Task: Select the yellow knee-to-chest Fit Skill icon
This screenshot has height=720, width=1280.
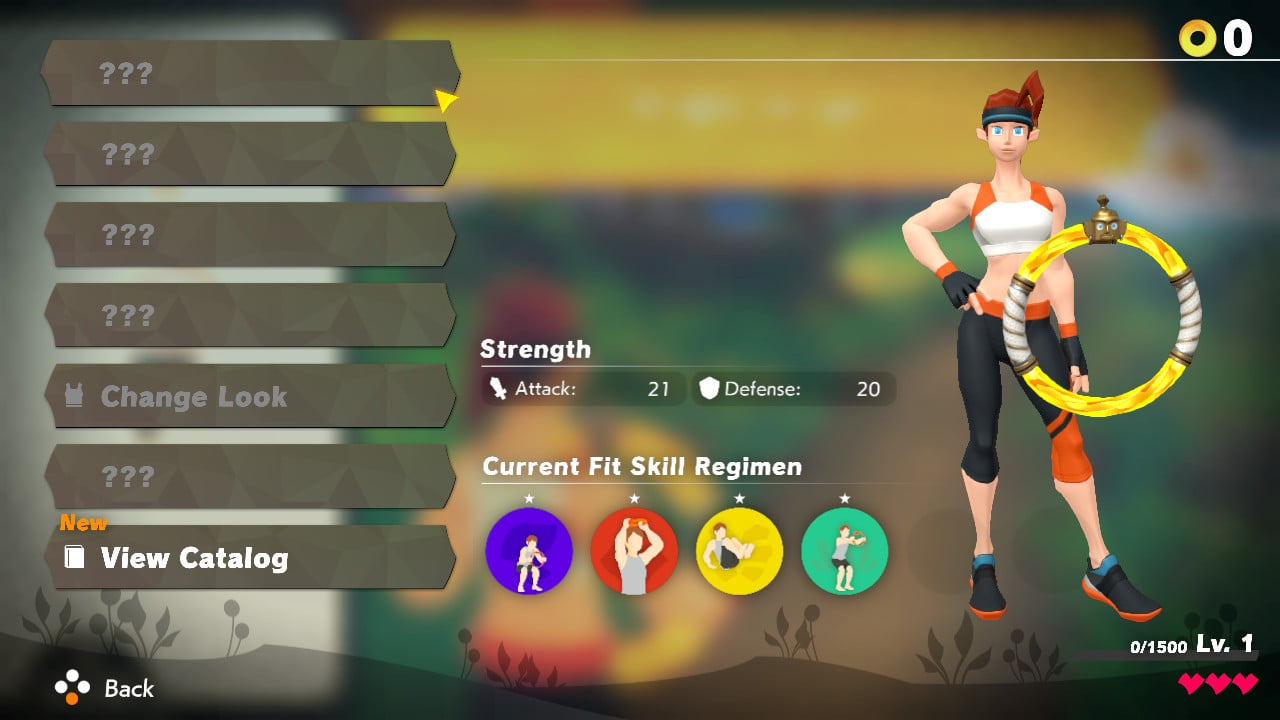Action: 740,551
